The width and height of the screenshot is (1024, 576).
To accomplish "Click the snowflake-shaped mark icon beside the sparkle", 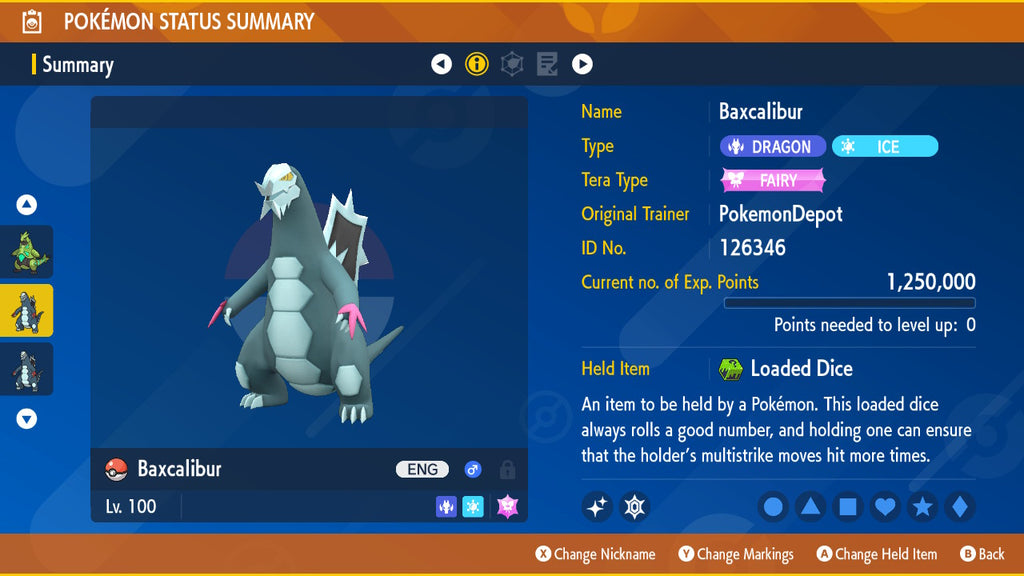I will [634, 507].
